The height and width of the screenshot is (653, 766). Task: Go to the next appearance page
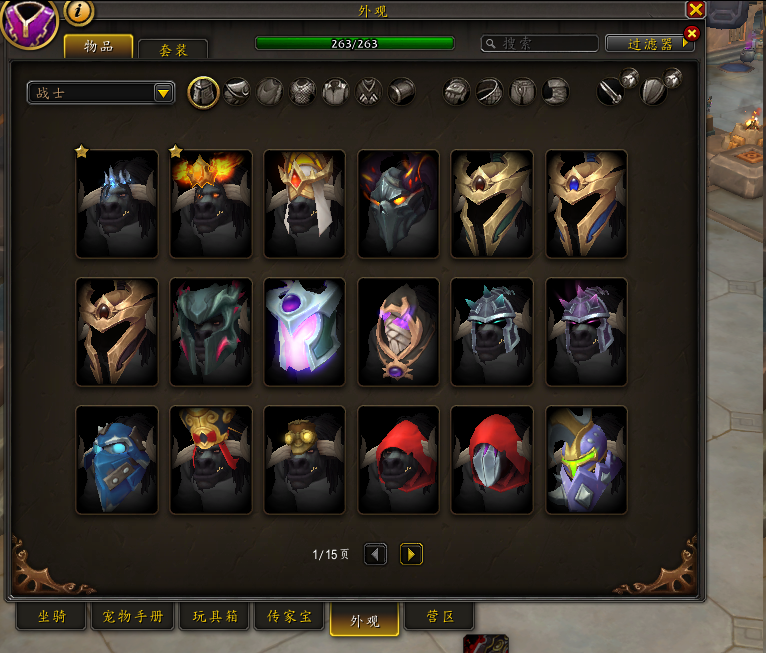point(411,554)
